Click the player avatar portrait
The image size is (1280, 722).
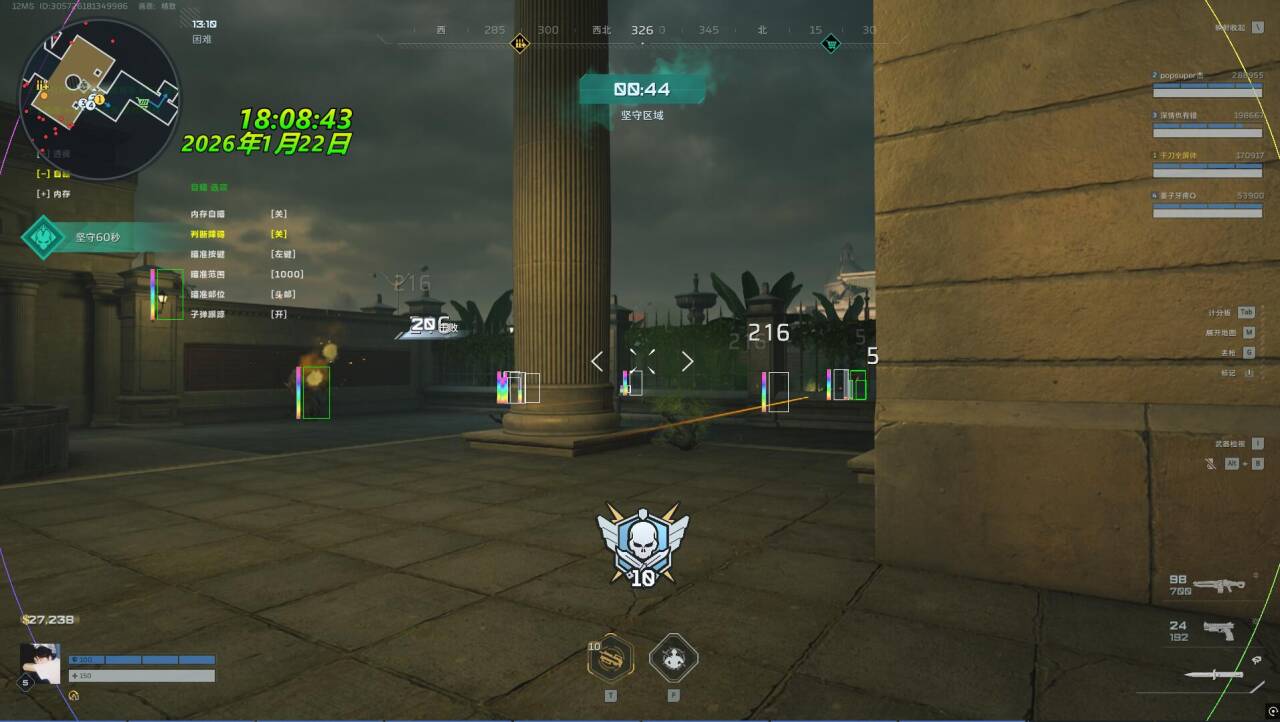tap(40, 663)
